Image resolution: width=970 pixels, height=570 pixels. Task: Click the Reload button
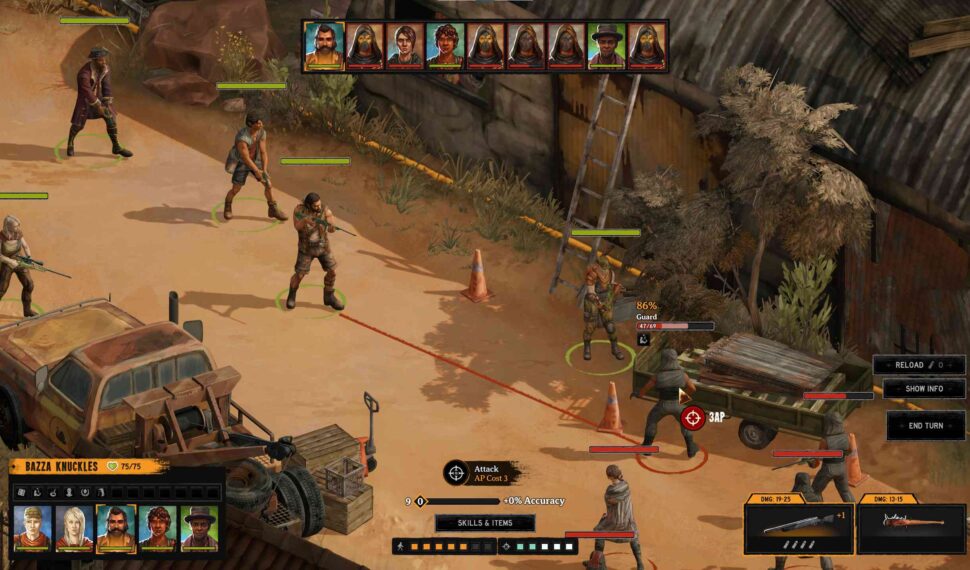click(x=919, y=365)
